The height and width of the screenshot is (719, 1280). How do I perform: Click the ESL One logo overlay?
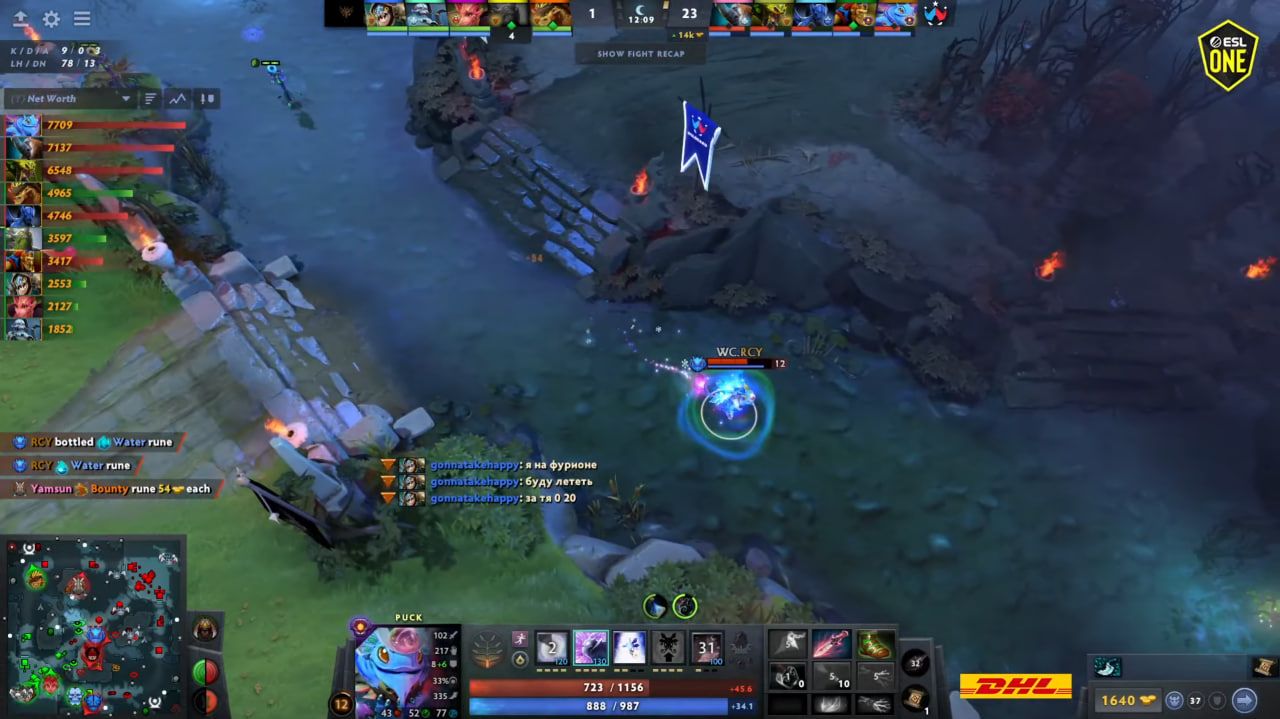tap(1228, 55)
